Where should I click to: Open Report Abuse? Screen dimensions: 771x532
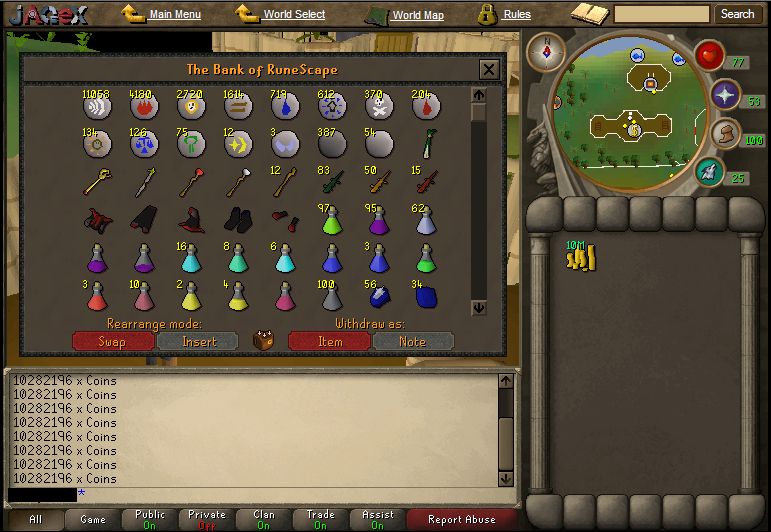click(460, 520)
